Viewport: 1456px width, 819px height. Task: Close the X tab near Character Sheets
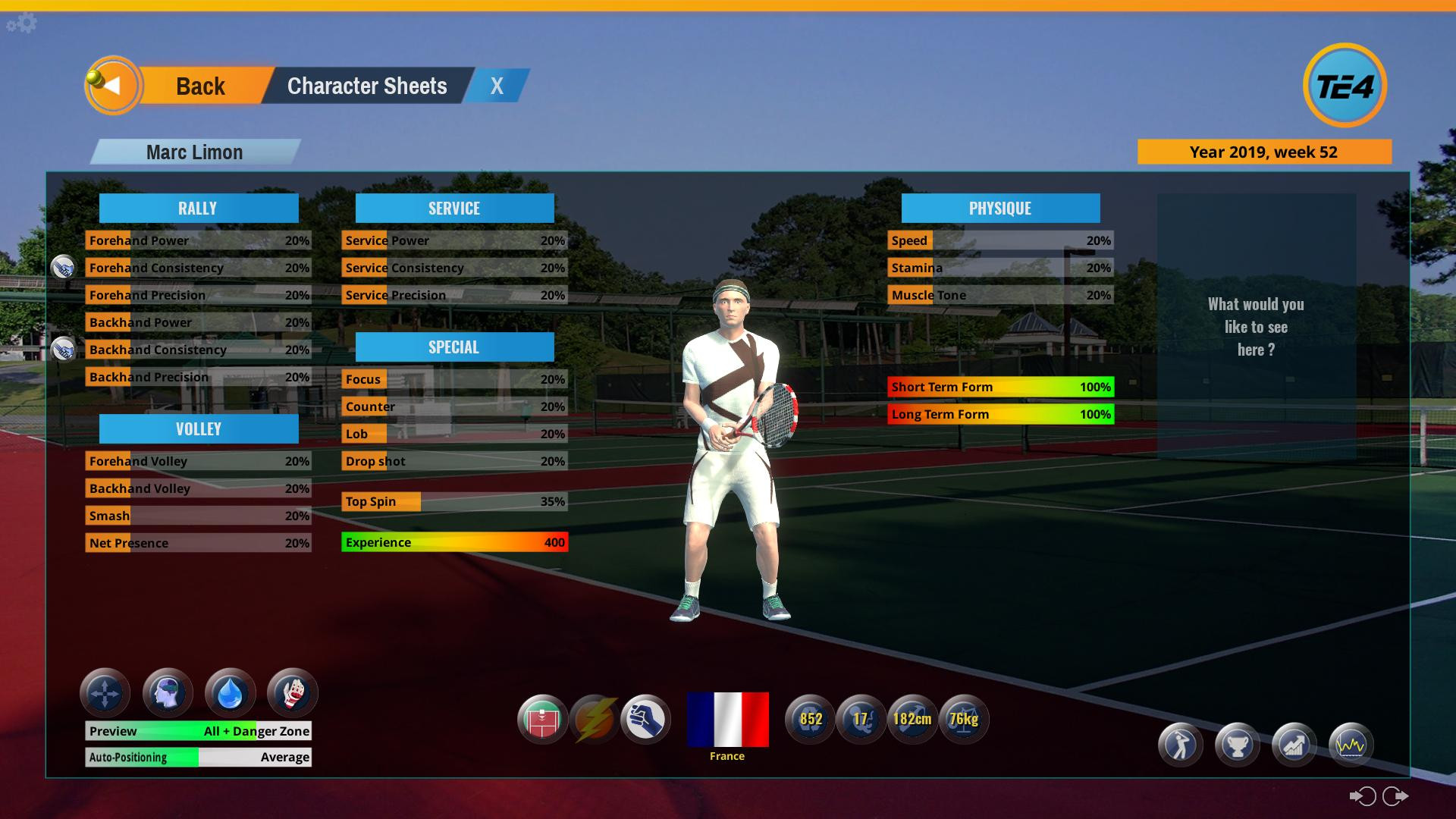(496, 86)
